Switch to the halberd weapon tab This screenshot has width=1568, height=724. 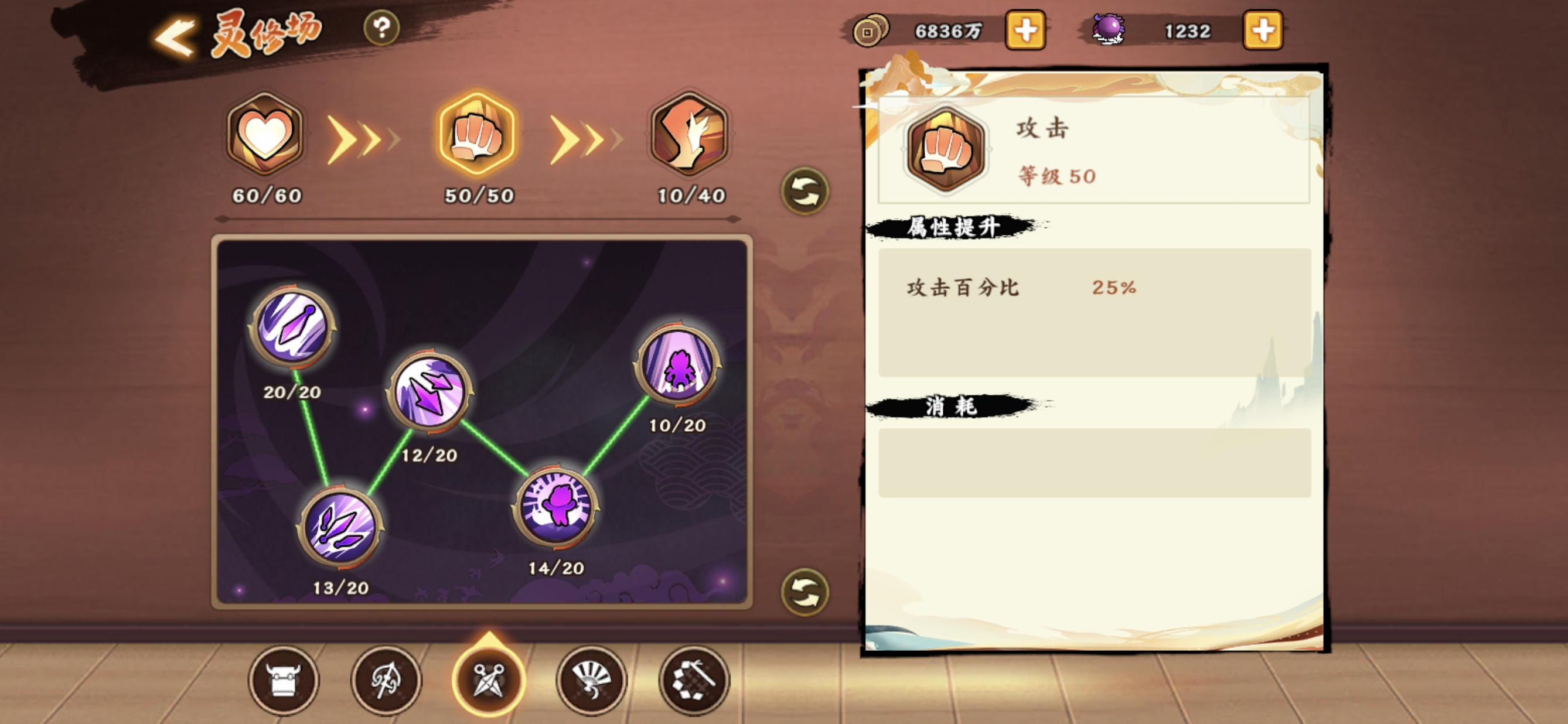point(387,680)
